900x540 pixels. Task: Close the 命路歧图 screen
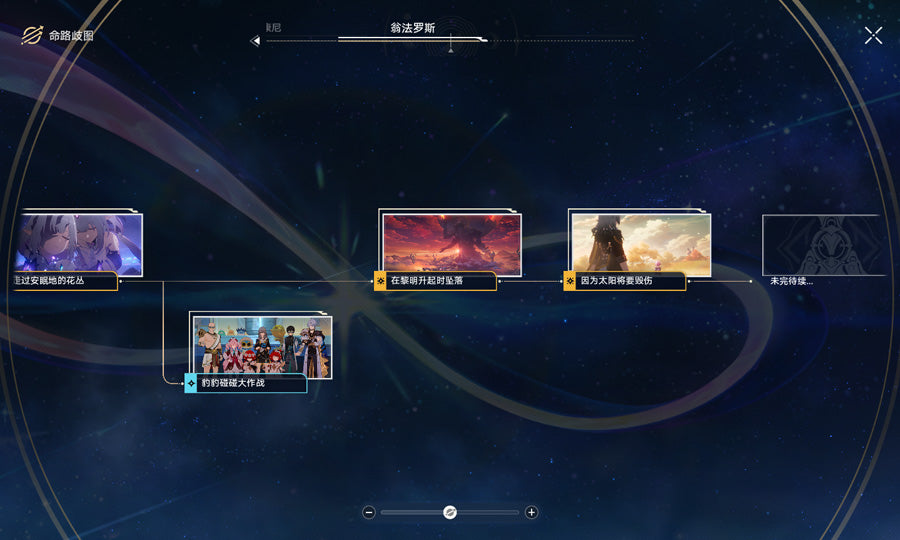point(873,36)
